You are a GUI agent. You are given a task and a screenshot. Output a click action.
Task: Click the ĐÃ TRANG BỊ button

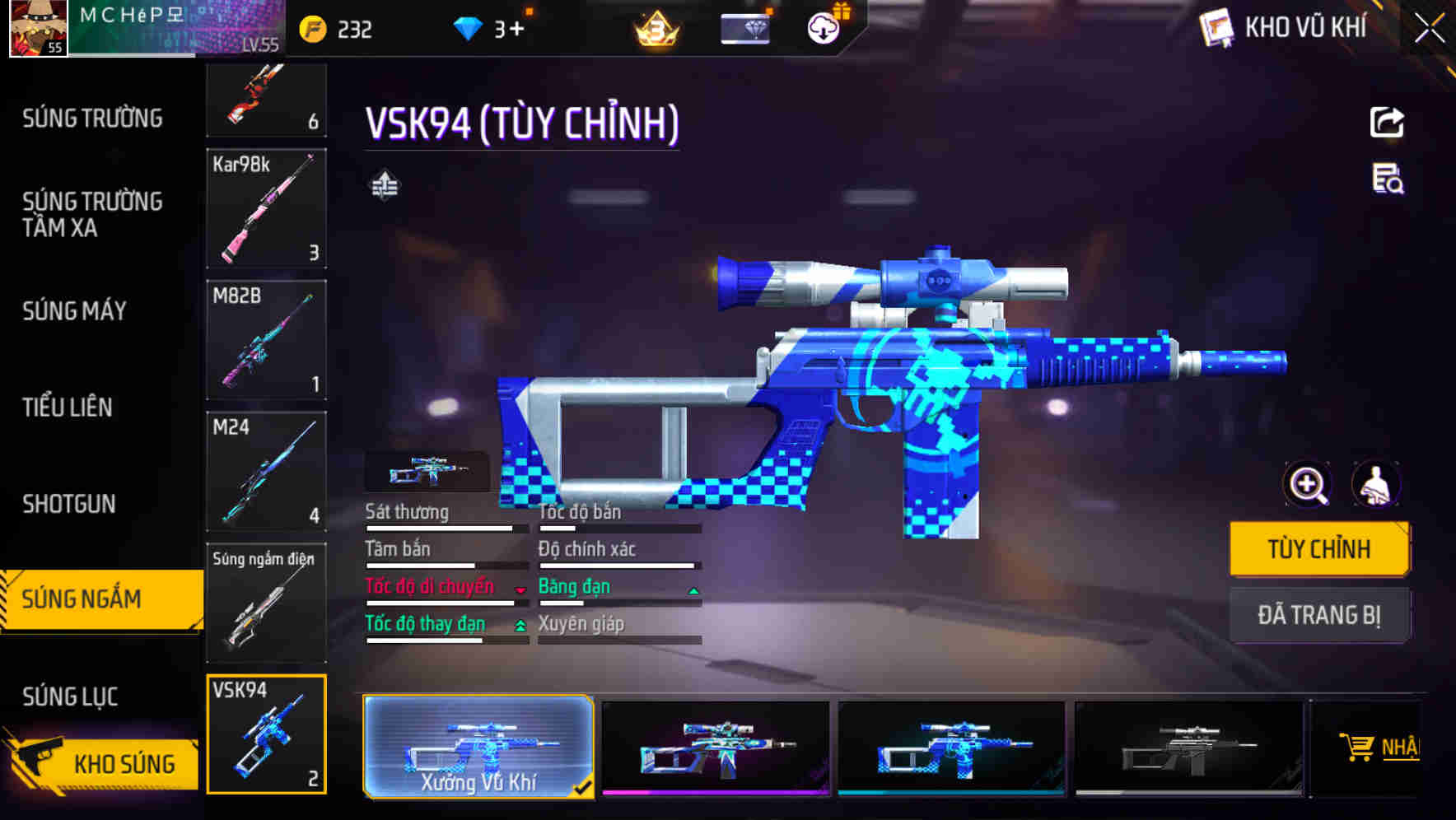tap(1319, 614)
